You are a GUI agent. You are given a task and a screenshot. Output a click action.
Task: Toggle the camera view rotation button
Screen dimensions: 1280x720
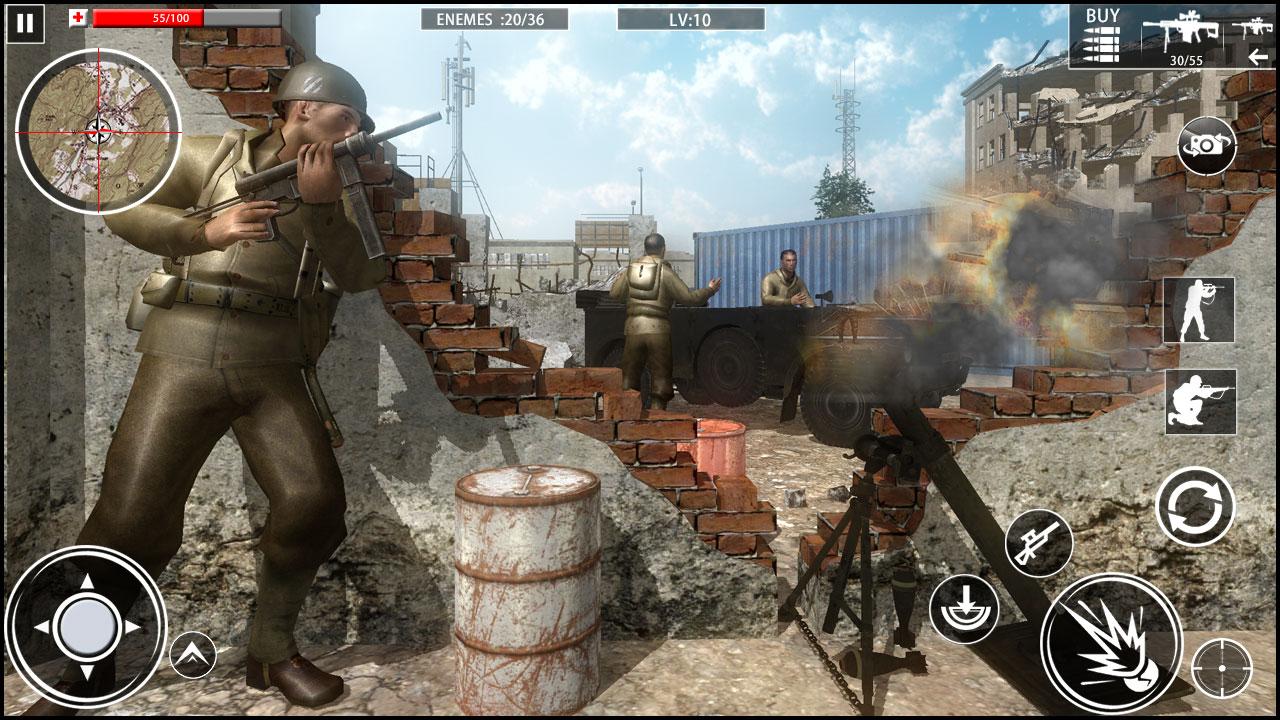click(x=1206, y=146)
